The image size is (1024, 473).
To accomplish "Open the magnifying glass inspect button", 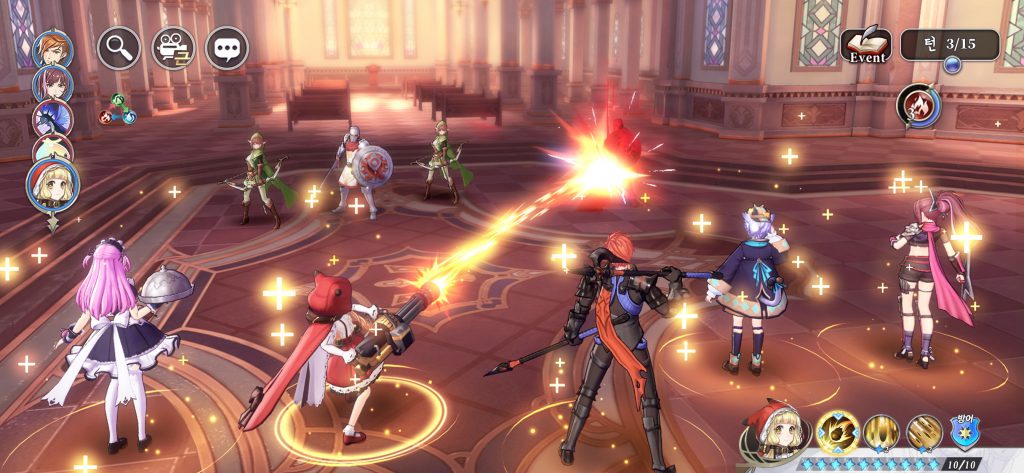I will pos(118,47).
